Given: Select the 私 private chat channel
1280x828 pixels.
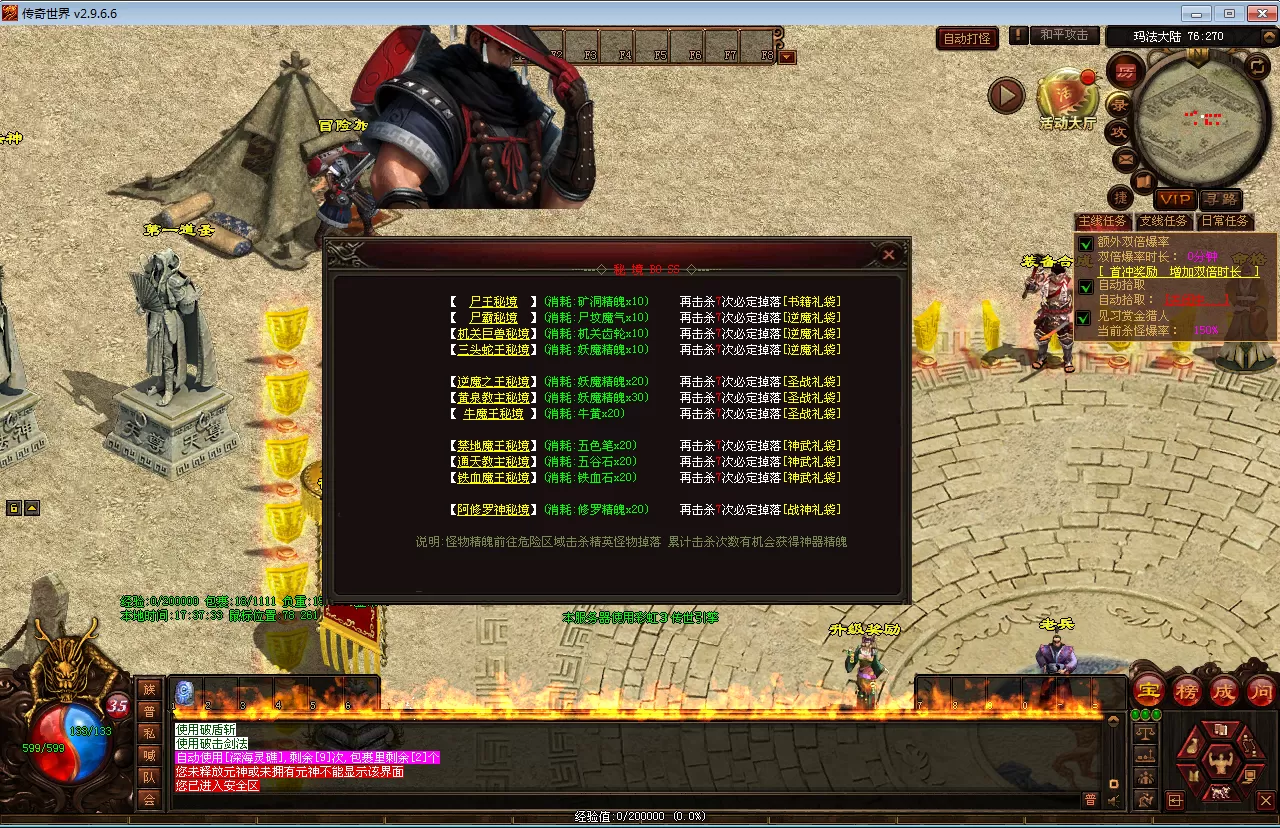Looking at the screenshot, I should tap(149, 733).
